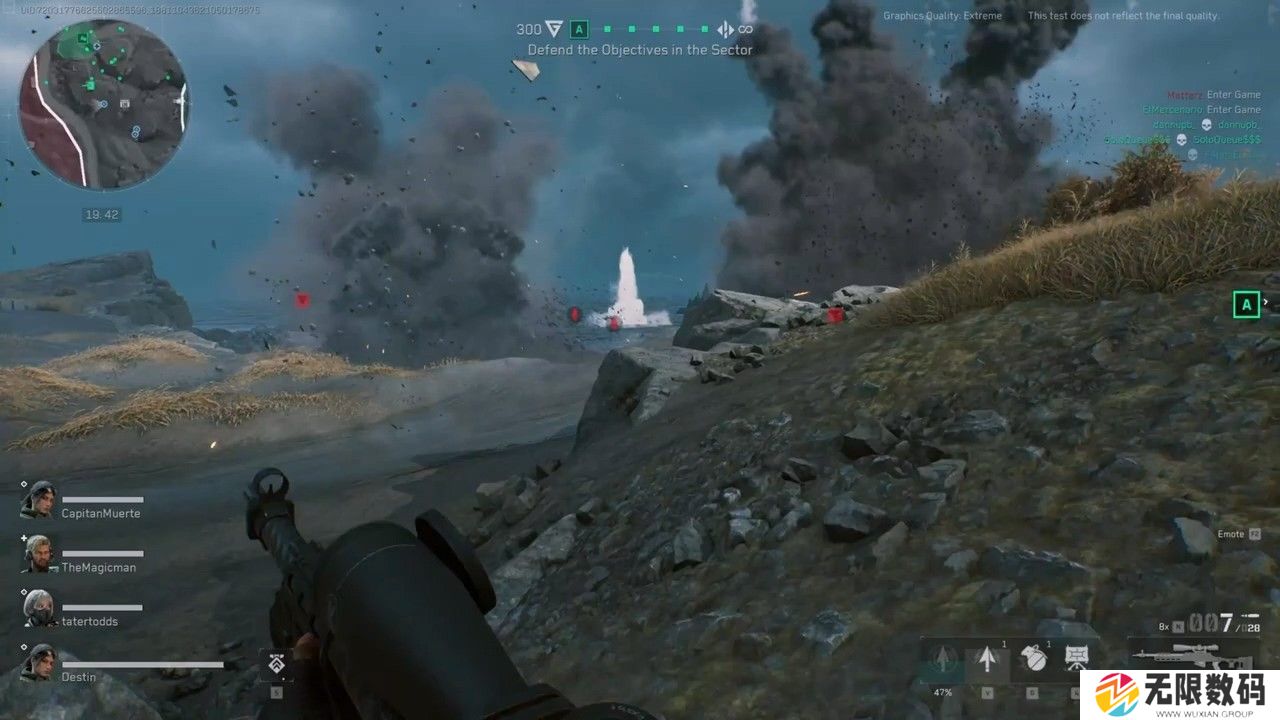Image resolution: width=1280 pixels, height=720 pixels.
Task: Click the attackers emblem beside infinity symbol
Action: (725, 30)
